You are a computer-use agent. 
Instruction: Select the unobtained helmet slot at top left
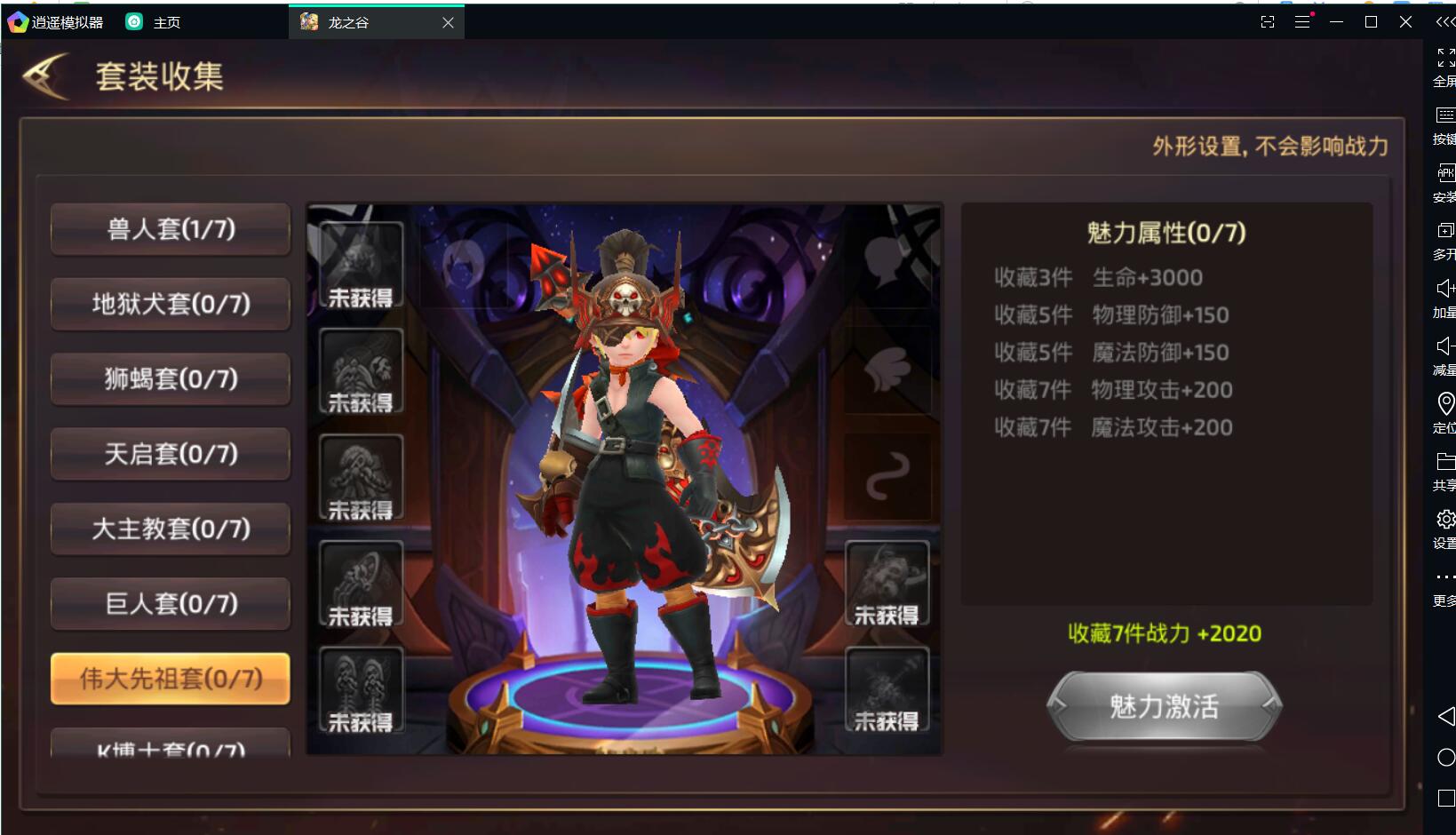click(361, 266)
